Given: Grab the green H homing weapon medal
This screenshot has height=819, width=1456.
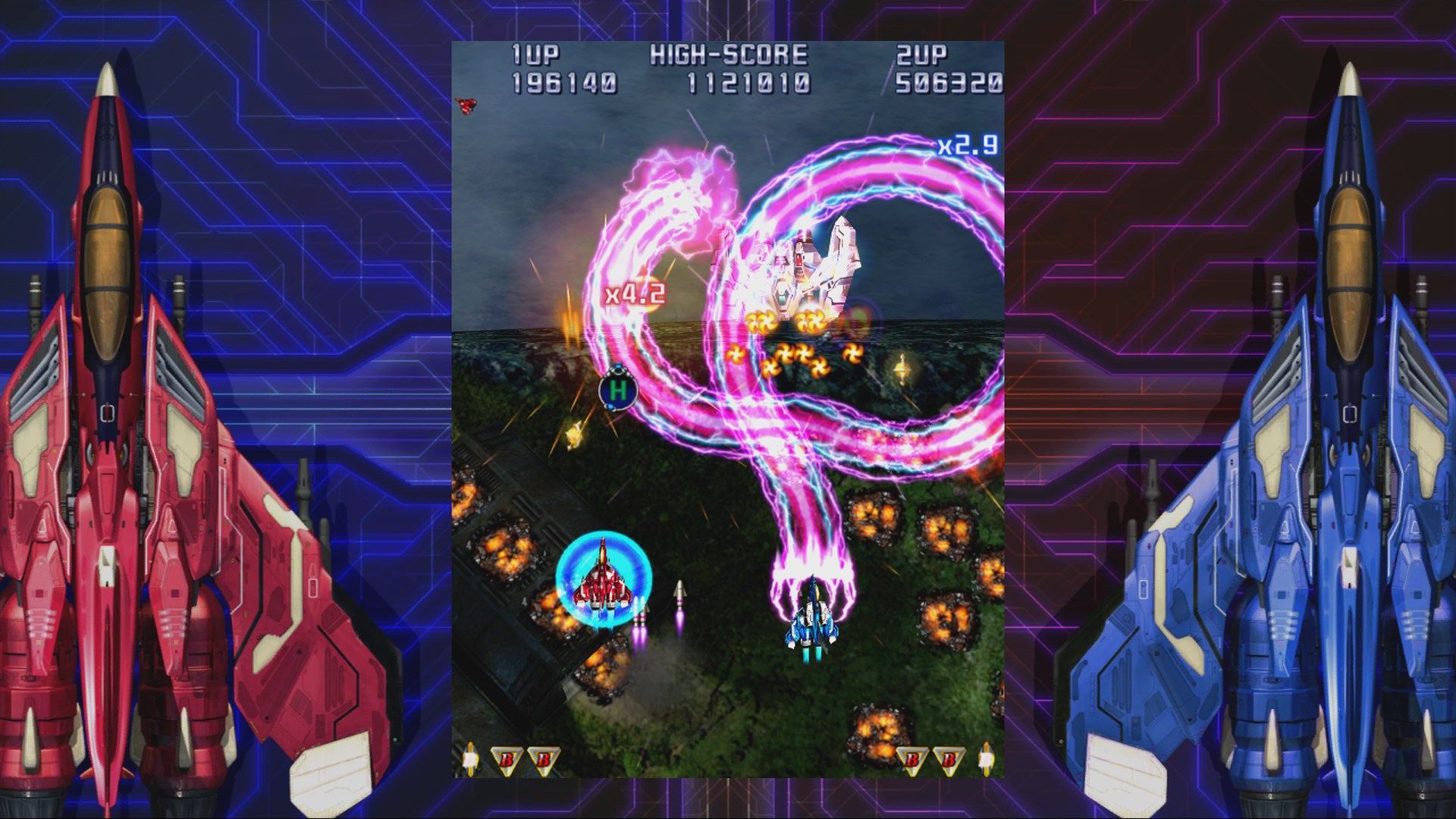Looking at the screenshot, I should click(619, 389).
